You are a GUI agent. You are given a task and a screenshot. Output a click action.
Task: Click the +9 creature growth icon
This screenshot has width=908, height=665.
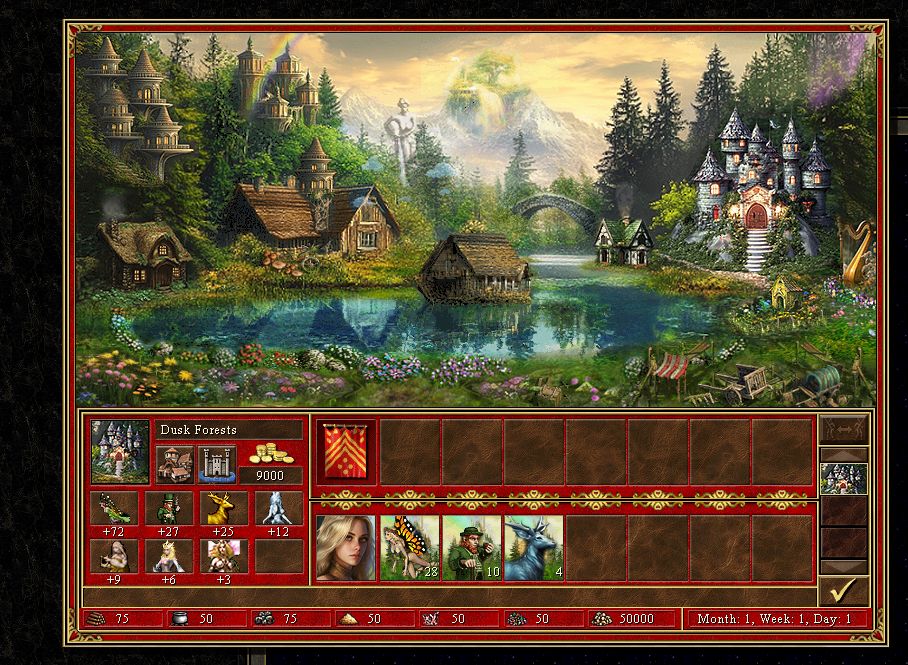116,556
